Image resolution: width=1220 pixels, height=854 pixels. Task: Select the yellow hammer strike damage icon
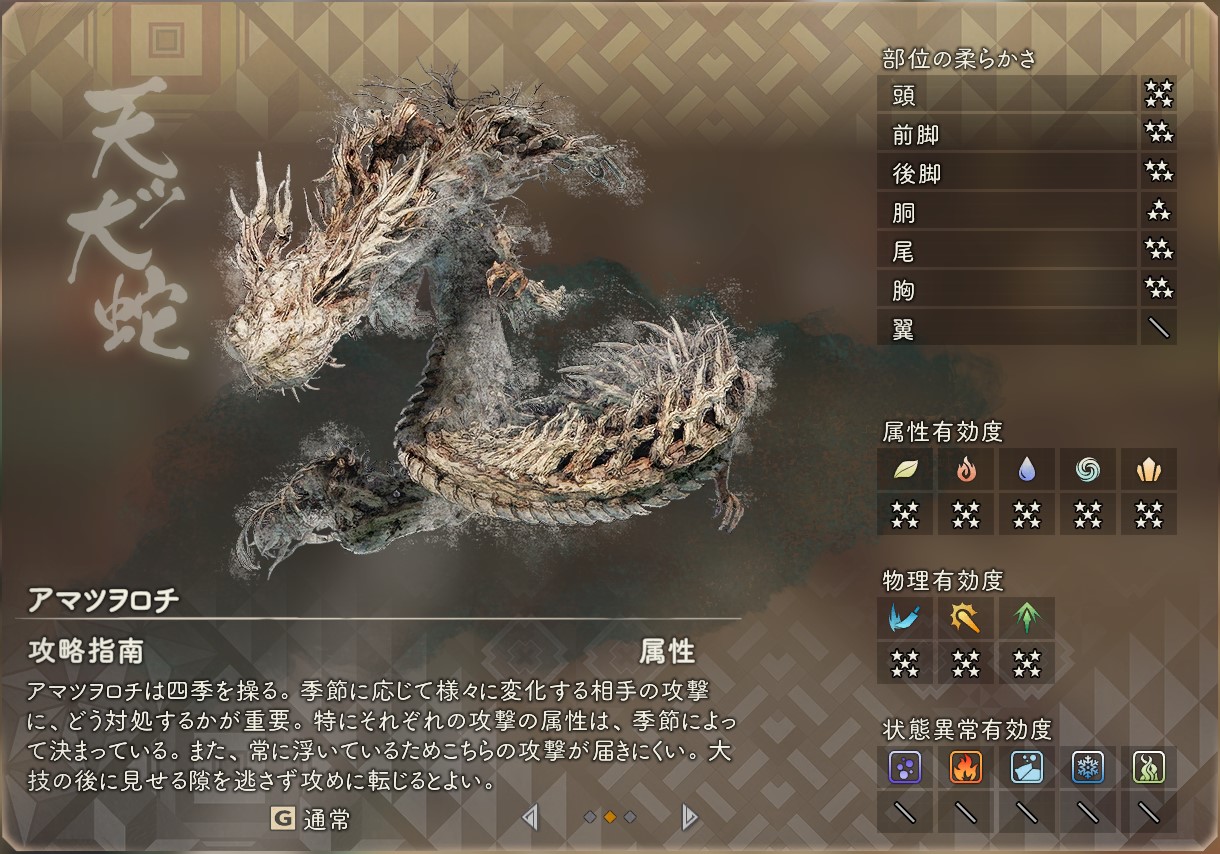point(966,617)
